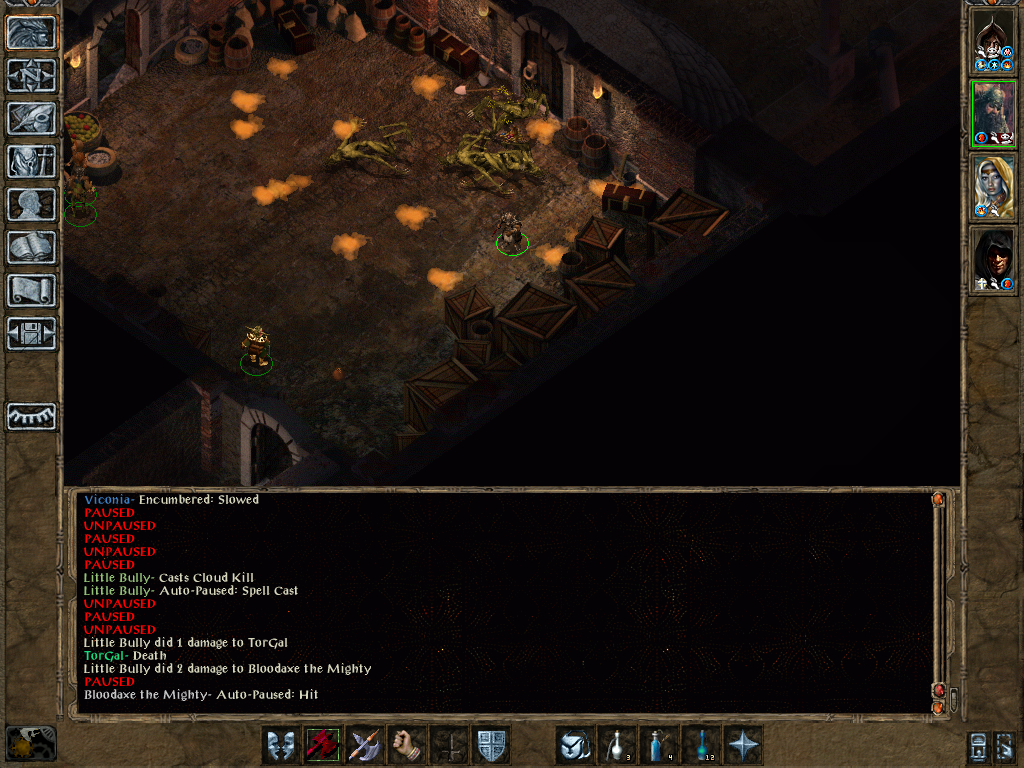Open the character record silhouette button
The image size is (1024, 768).
[x=32, y=204]
